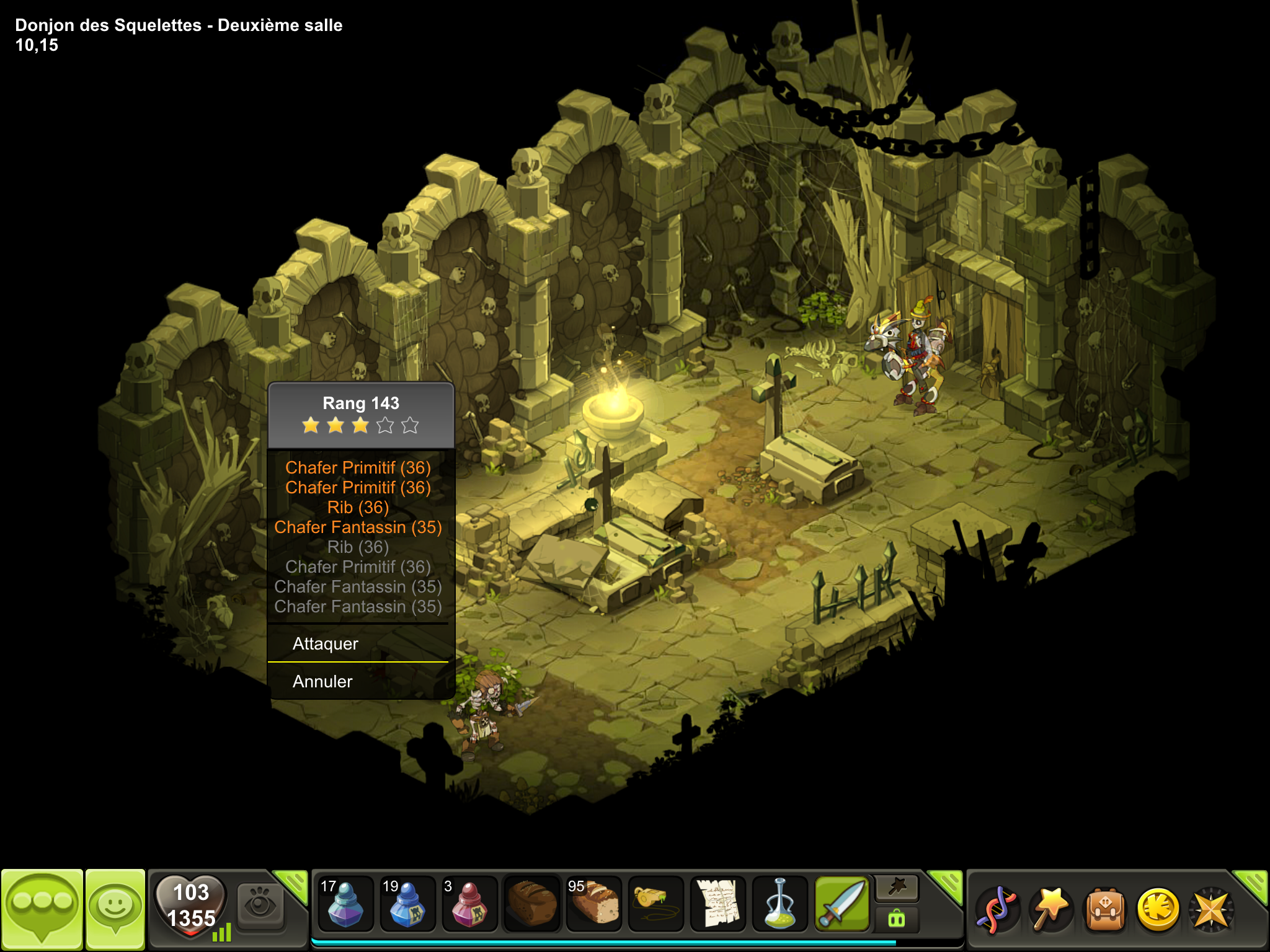The width and height of the screenshot is (1270, 952).
Task: Select the torn parchment item slot
Action: [718, 904]
